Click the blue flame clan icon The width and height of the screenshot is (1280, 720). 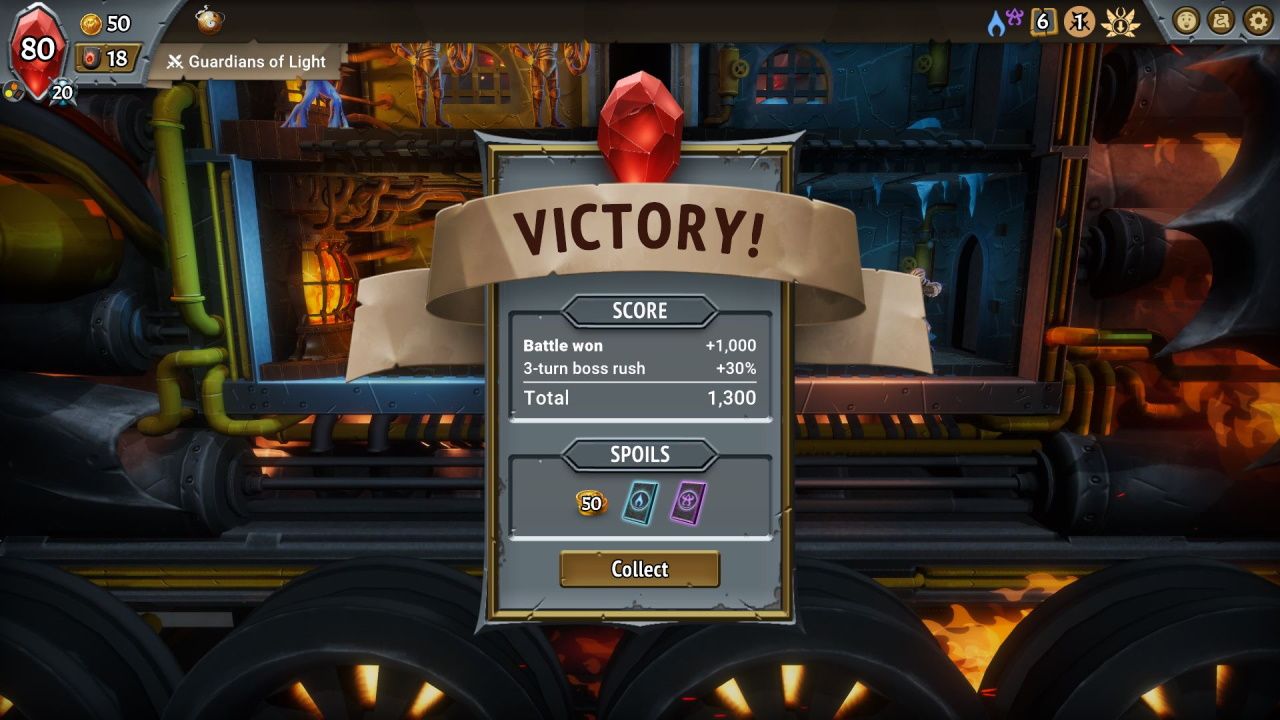pos(996,24)
